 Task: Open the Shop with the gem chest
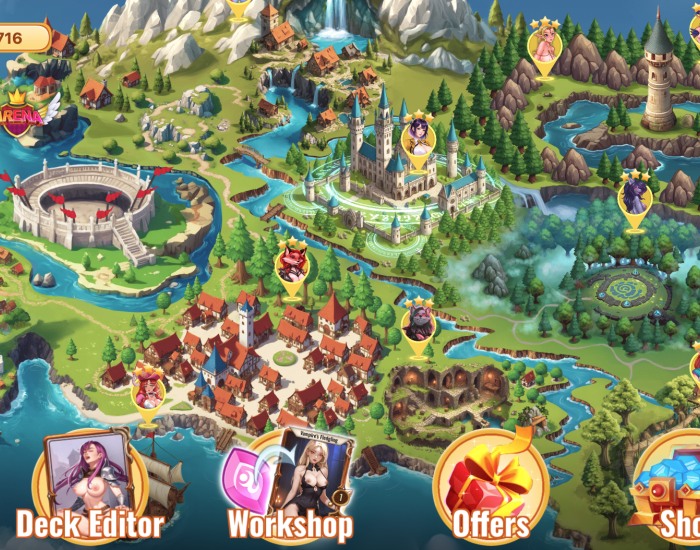672,492
